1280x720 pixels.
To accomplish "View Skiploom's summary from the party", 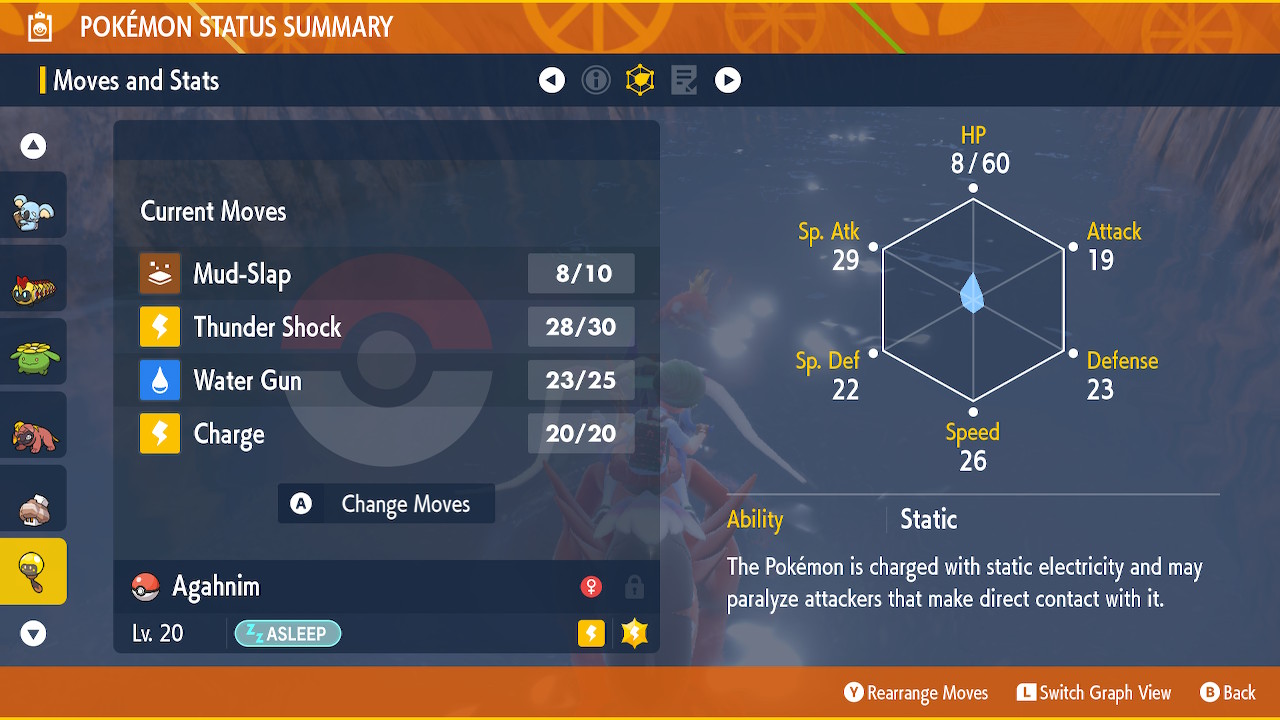I will pos(33,357).
